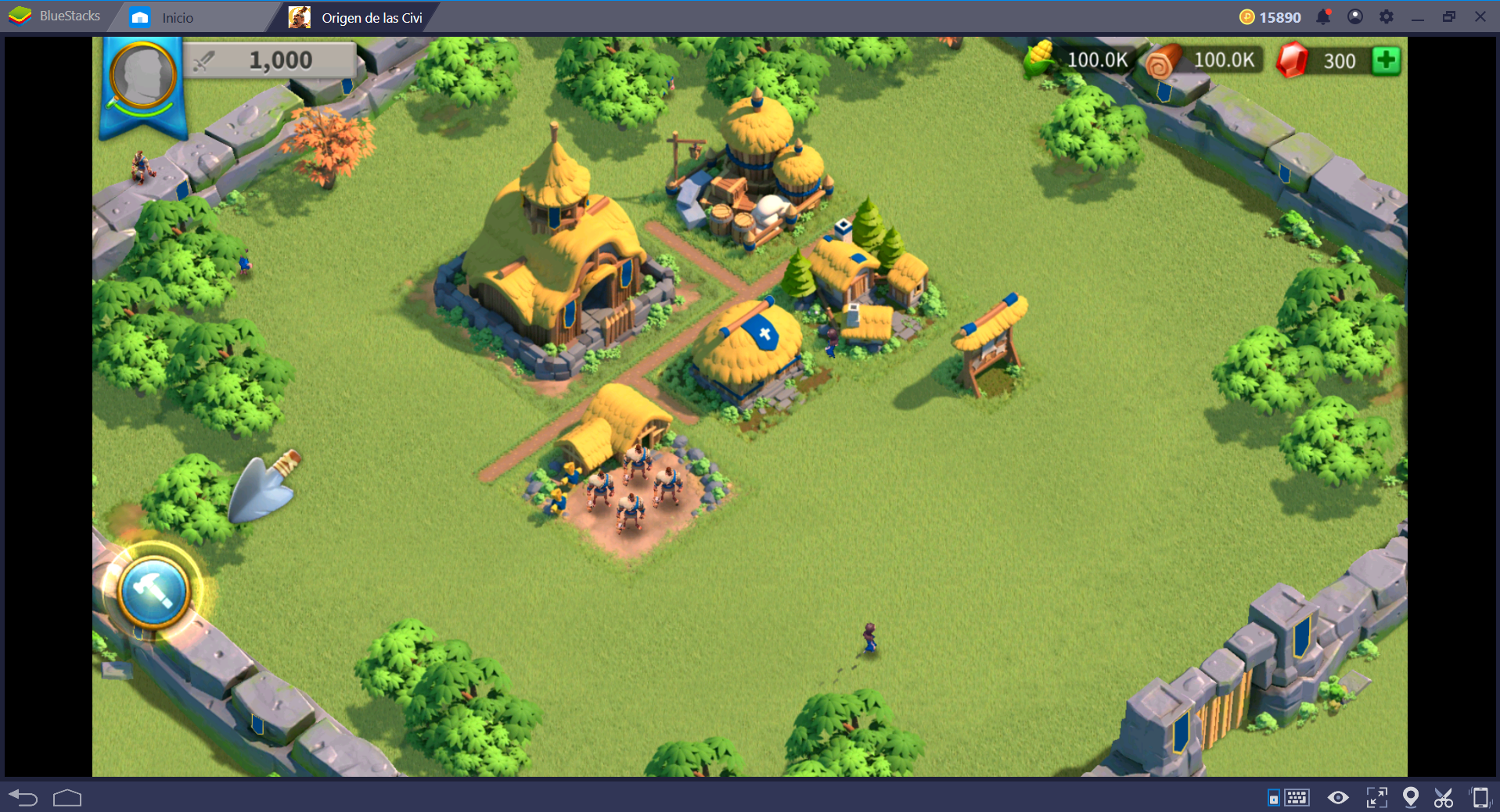Open the keyboard controls toolbar icon
This screenshot has height=812, width=1500.
(1297, 797)
